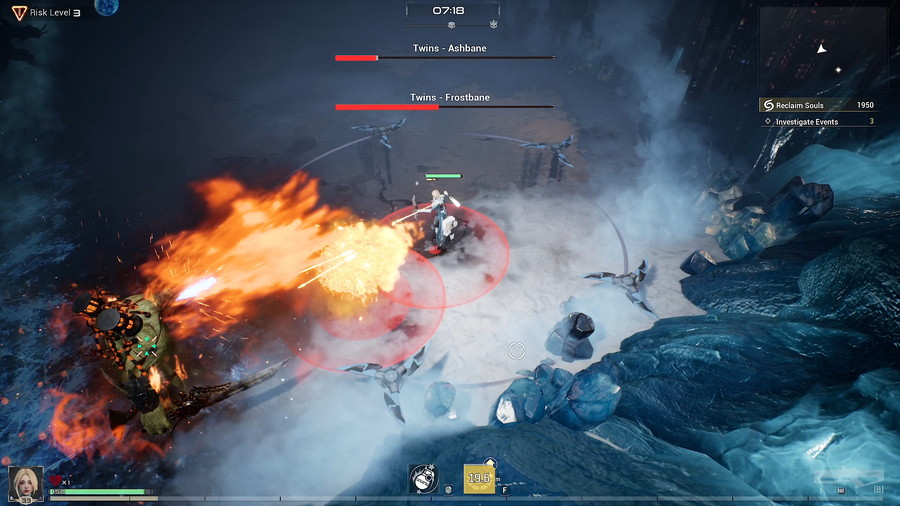Click the blonde character portrait

tap(26, 483)
